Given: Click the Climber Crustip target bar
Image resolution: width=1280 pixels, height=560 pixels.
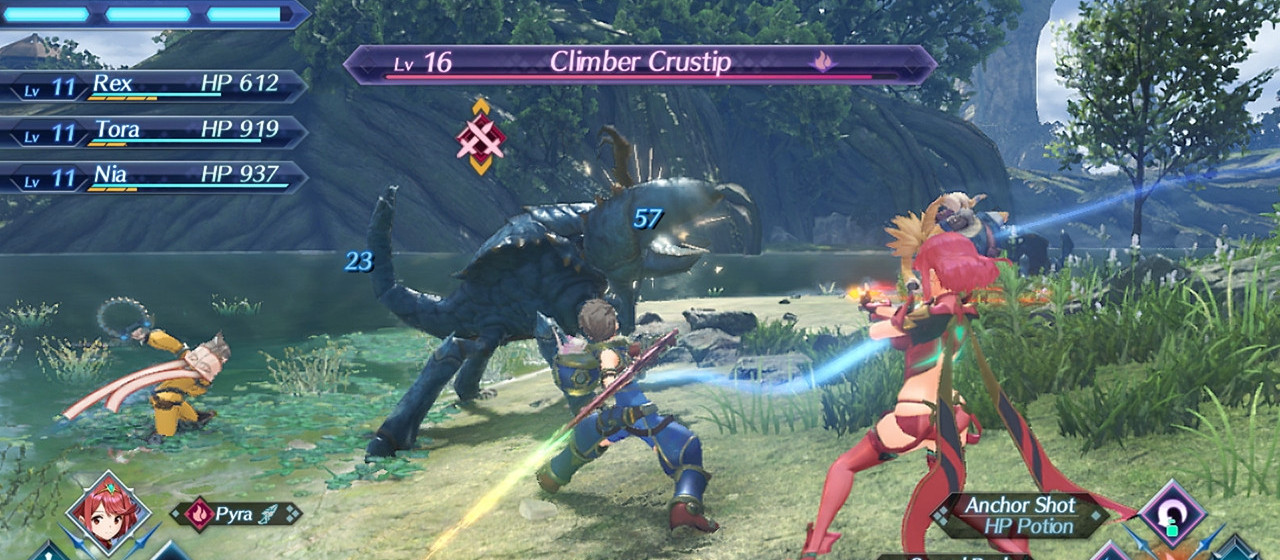Looking at the screenshot, I should 640,64.
